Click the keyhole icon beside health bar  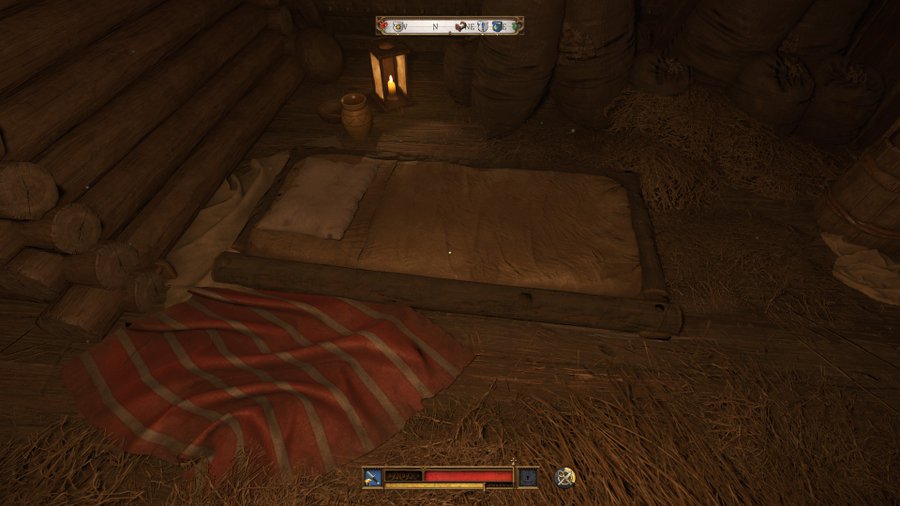coord(527,477)
